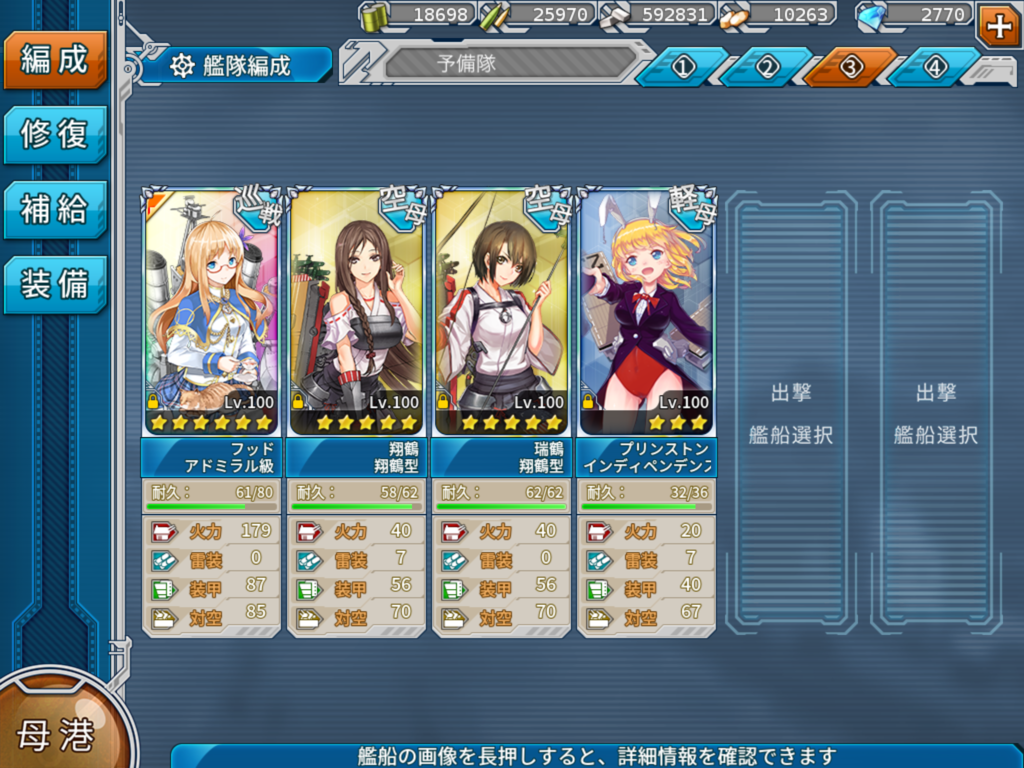This screenshot has width=1024, height=768.
Task: Select the フッド ship card
Action: tap(211, 312)
